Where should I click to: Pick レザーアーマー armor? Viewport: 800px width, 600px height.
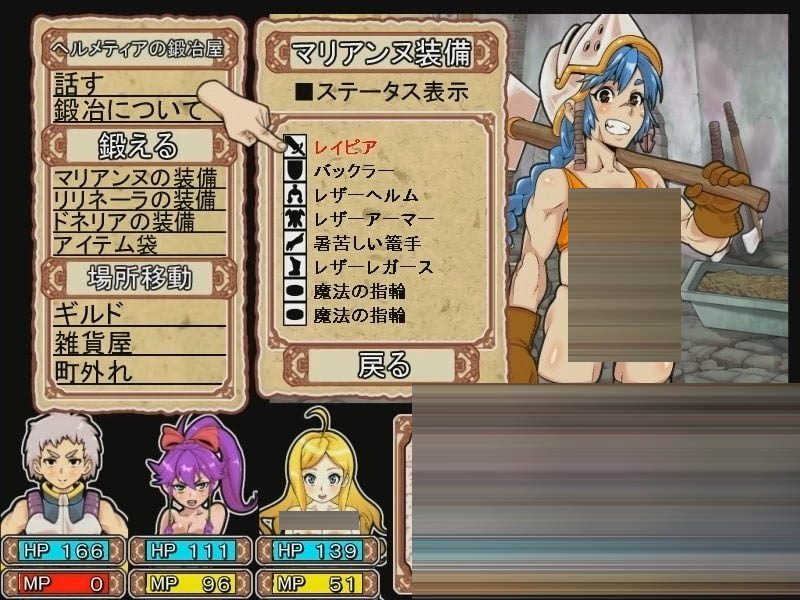(373, 219)
